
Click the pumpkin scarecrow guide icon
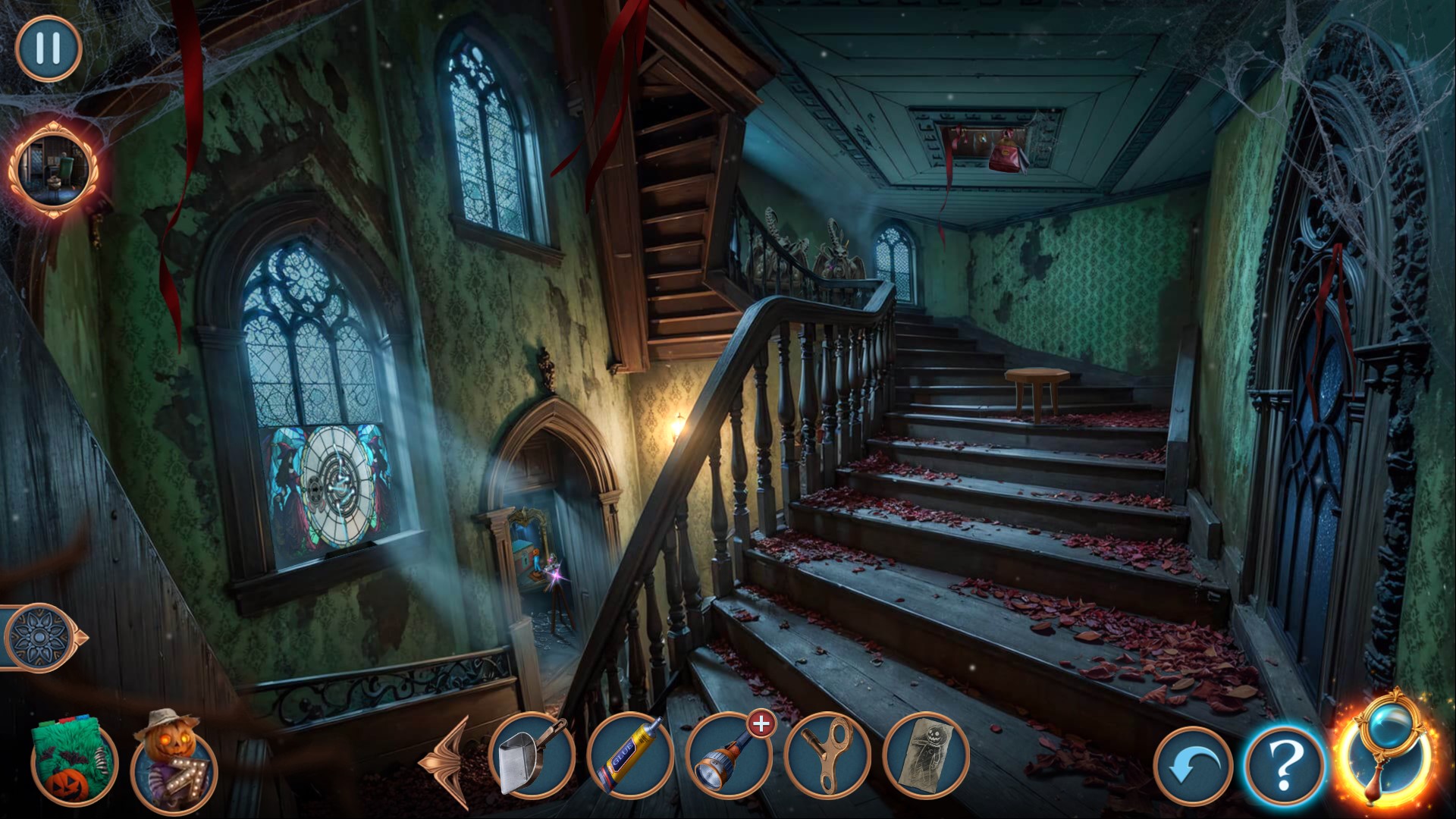click(x=174, y=764)
